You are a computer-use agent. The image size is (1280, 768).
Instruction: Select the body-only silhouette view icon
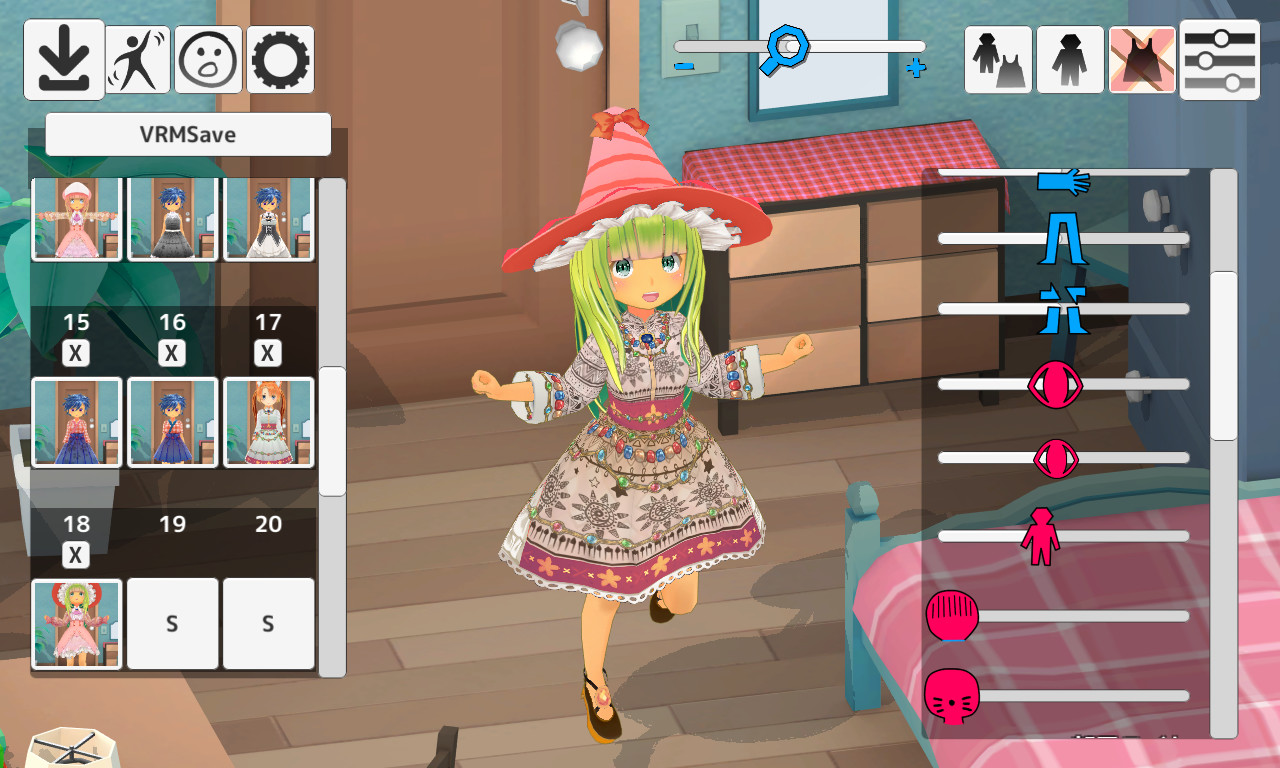[1069, 59]
